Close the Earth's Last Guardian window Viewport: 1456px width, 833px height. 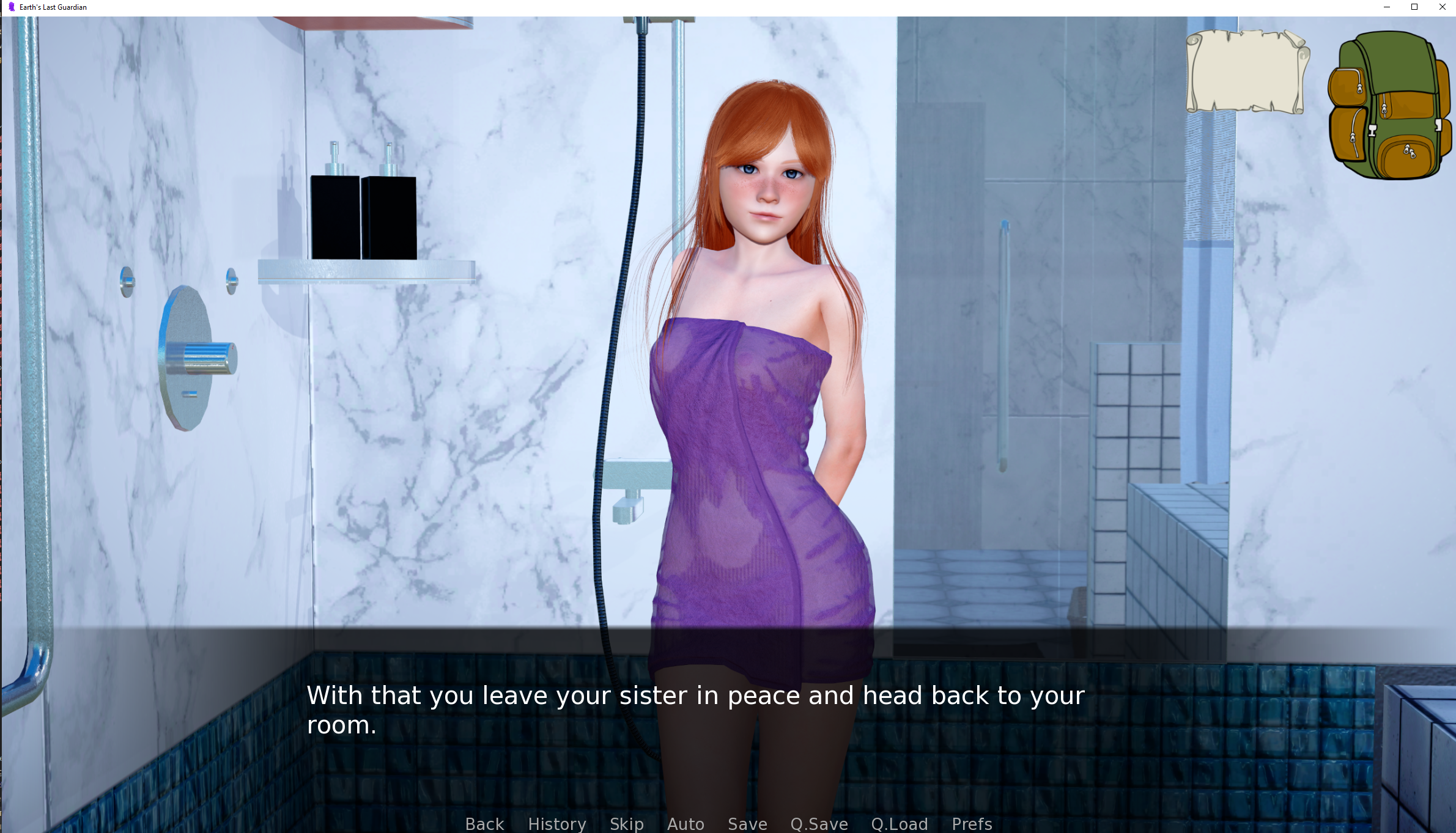1442,7
